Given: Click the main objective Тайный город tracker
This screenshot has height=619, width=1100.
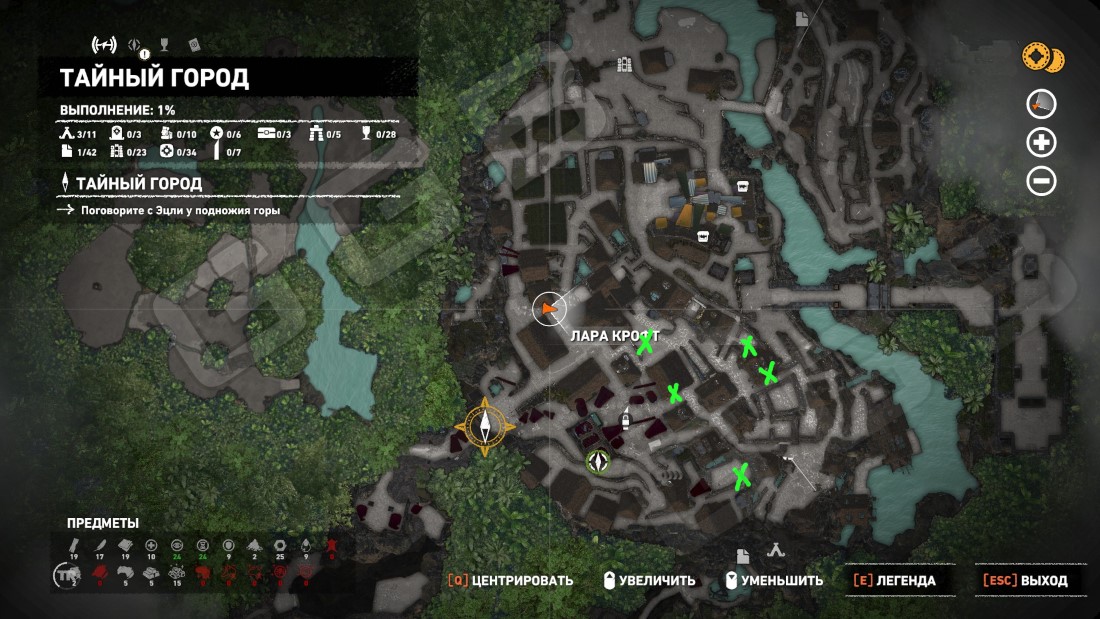Looking at the screenshot, I should [138, 184].
